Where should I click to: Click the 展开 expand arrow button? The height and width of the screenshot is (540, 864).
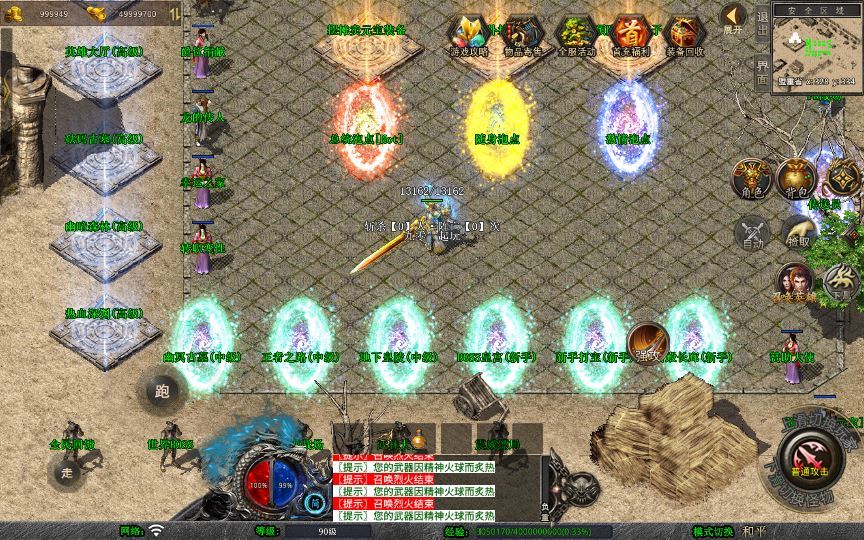(733, 18)
